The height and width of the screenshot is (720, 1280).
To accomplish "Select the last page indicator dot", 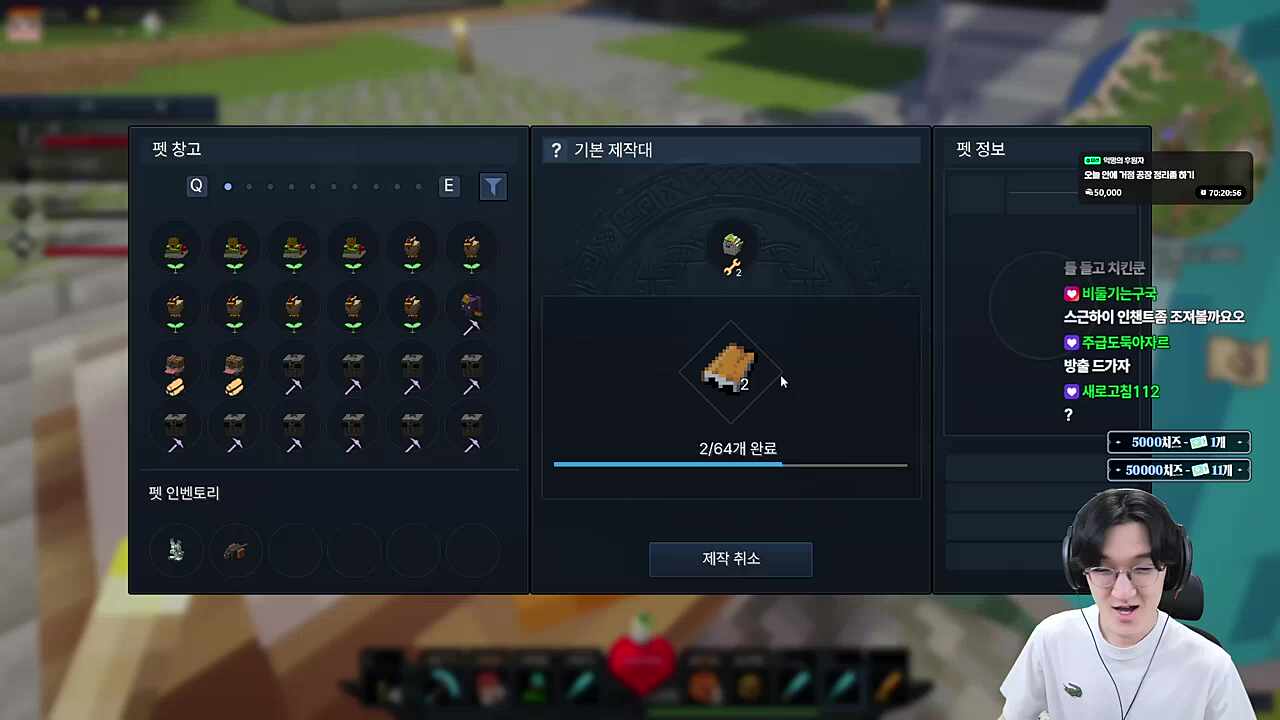I will click(x=419, y=187).
